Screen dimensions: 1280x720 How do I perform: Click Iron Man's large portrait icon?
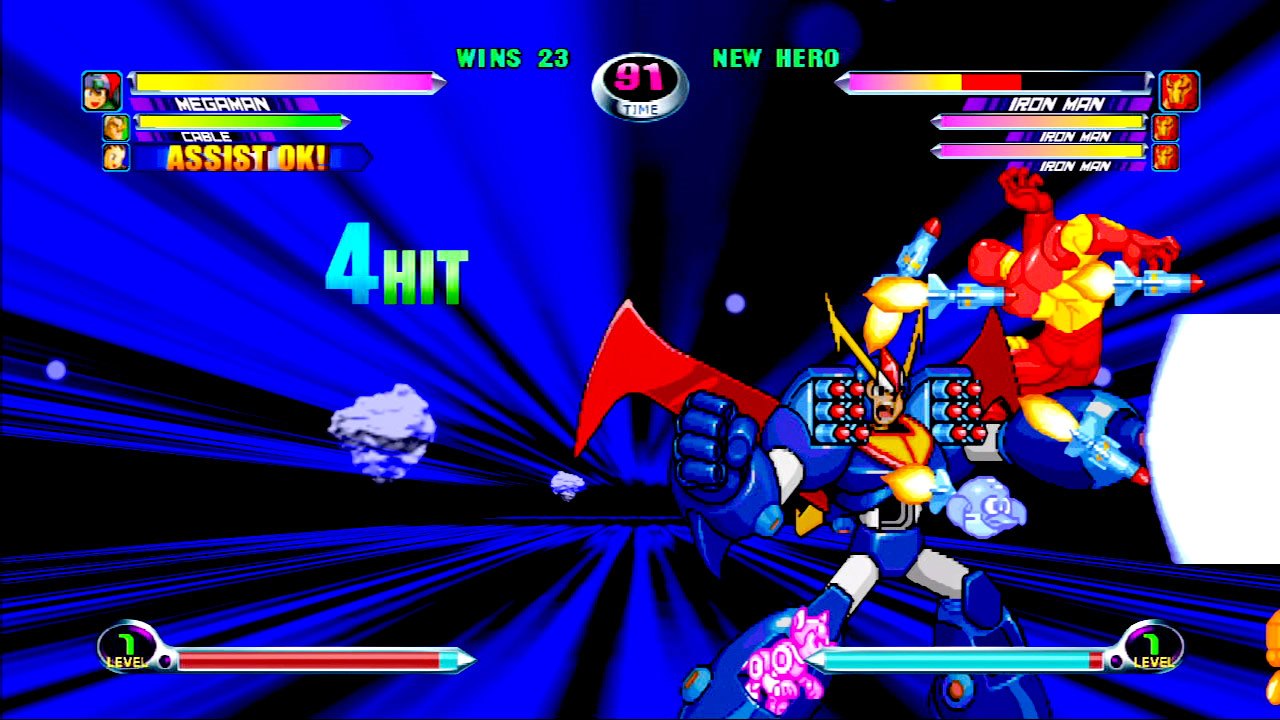click(x=1177, y=90)
